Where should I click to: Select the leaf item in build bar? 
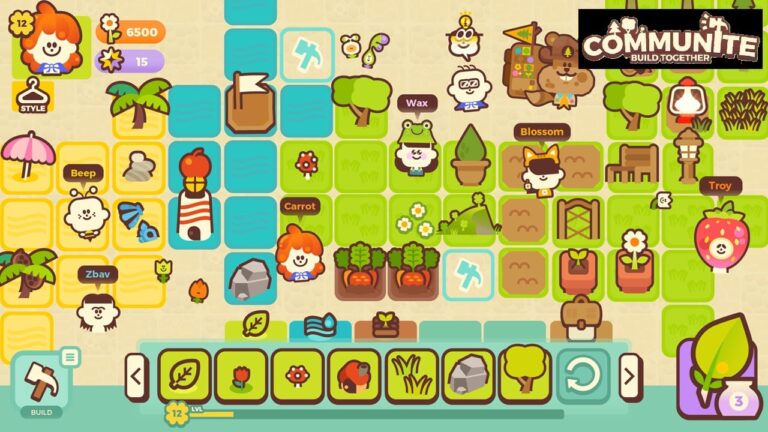click(184, 376)
